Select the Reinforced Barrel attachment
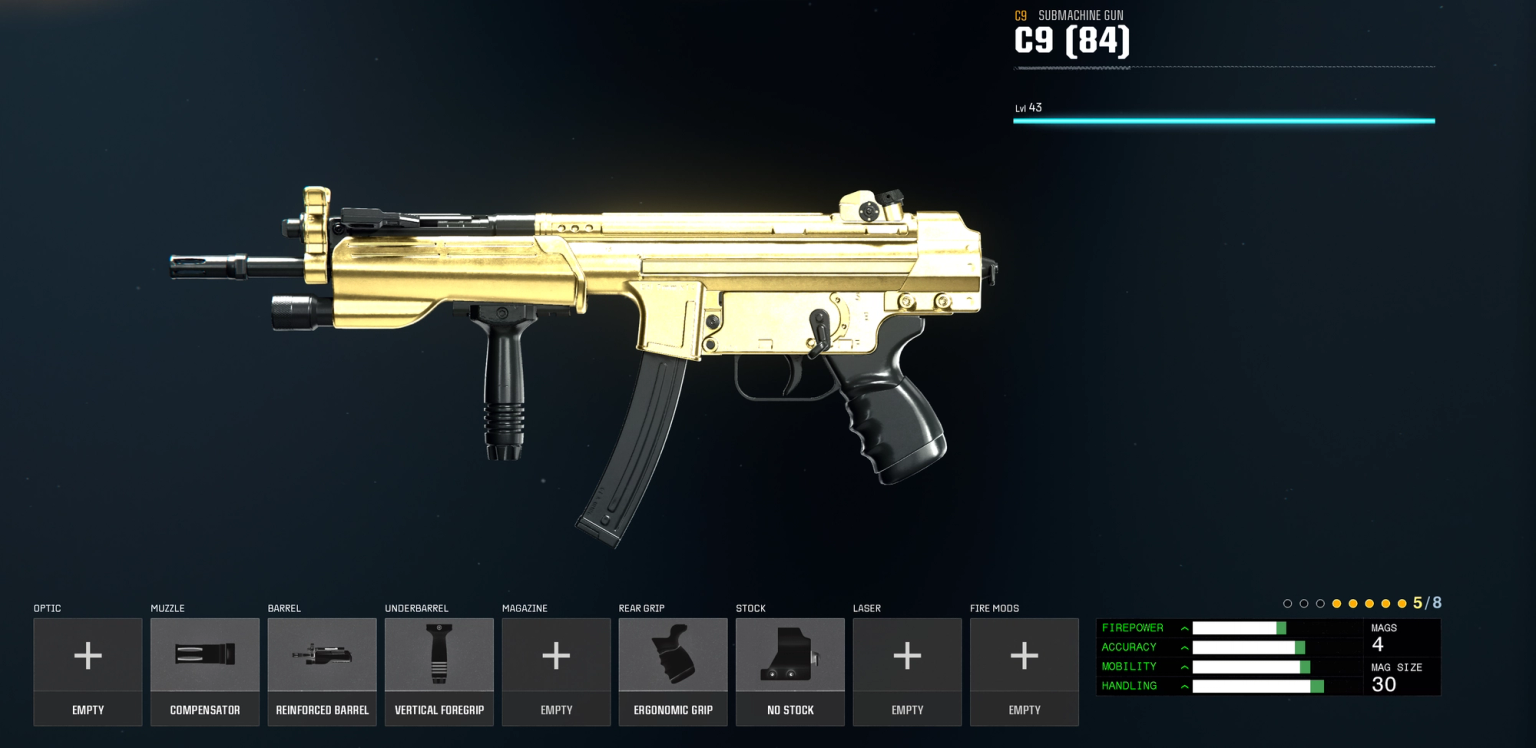The height and width of the screenshot is (748, 1536). click(x=322, y=655)
